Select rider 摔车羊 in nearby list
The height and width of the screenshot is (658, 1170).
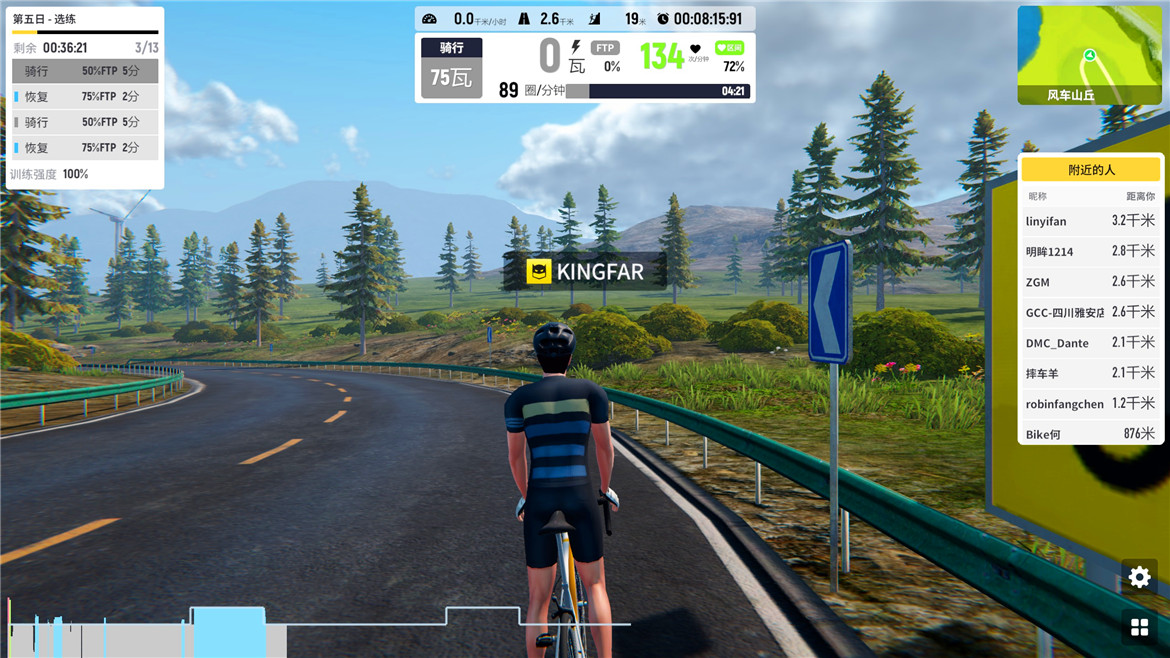tap(1090, 373)
